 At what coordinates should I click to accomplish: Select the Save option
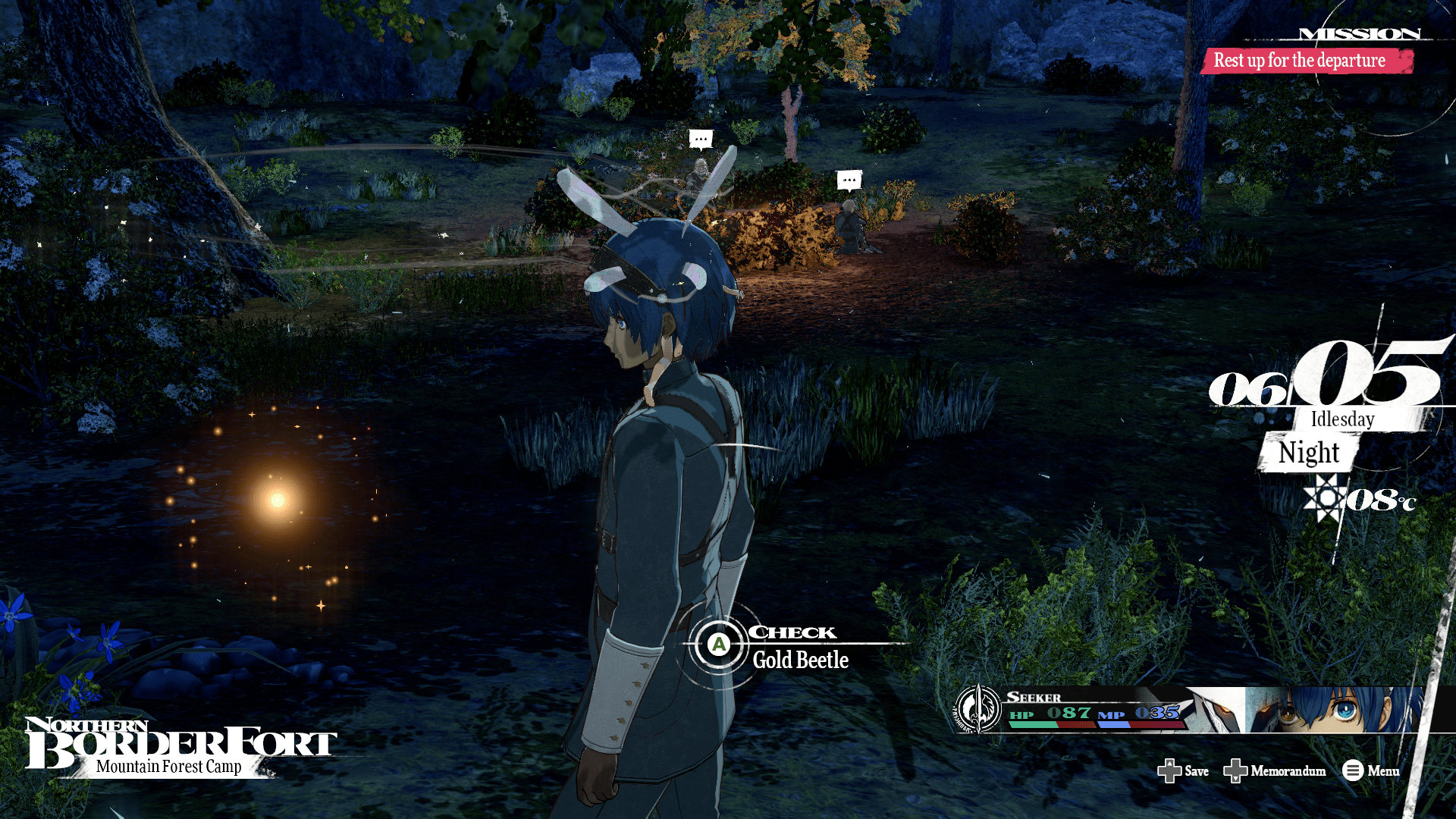(x=1184, y=771)
